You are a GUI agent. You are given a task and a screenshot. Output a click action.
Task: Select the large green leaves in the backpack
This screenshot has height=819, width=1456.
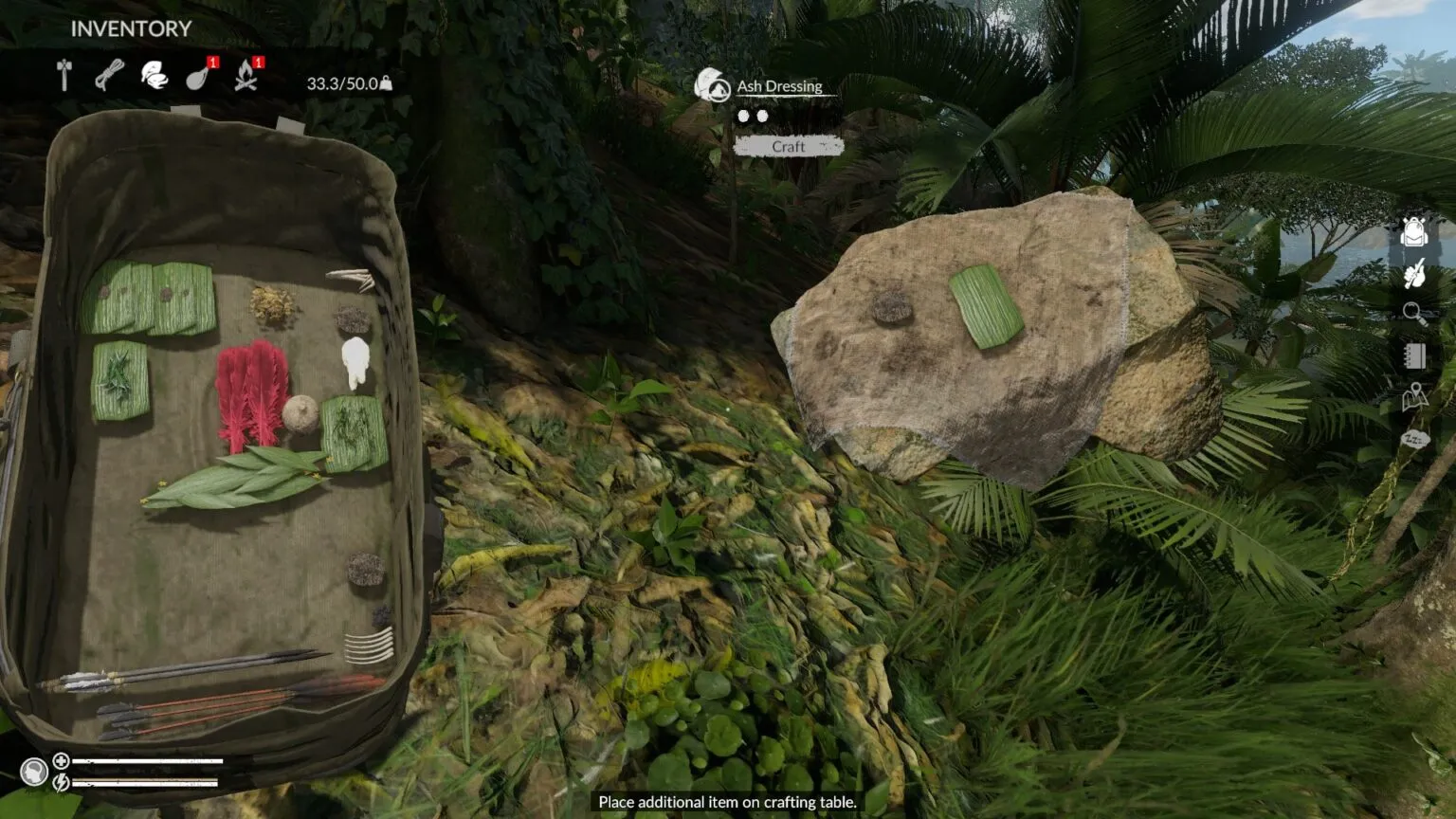coord(237,477)
